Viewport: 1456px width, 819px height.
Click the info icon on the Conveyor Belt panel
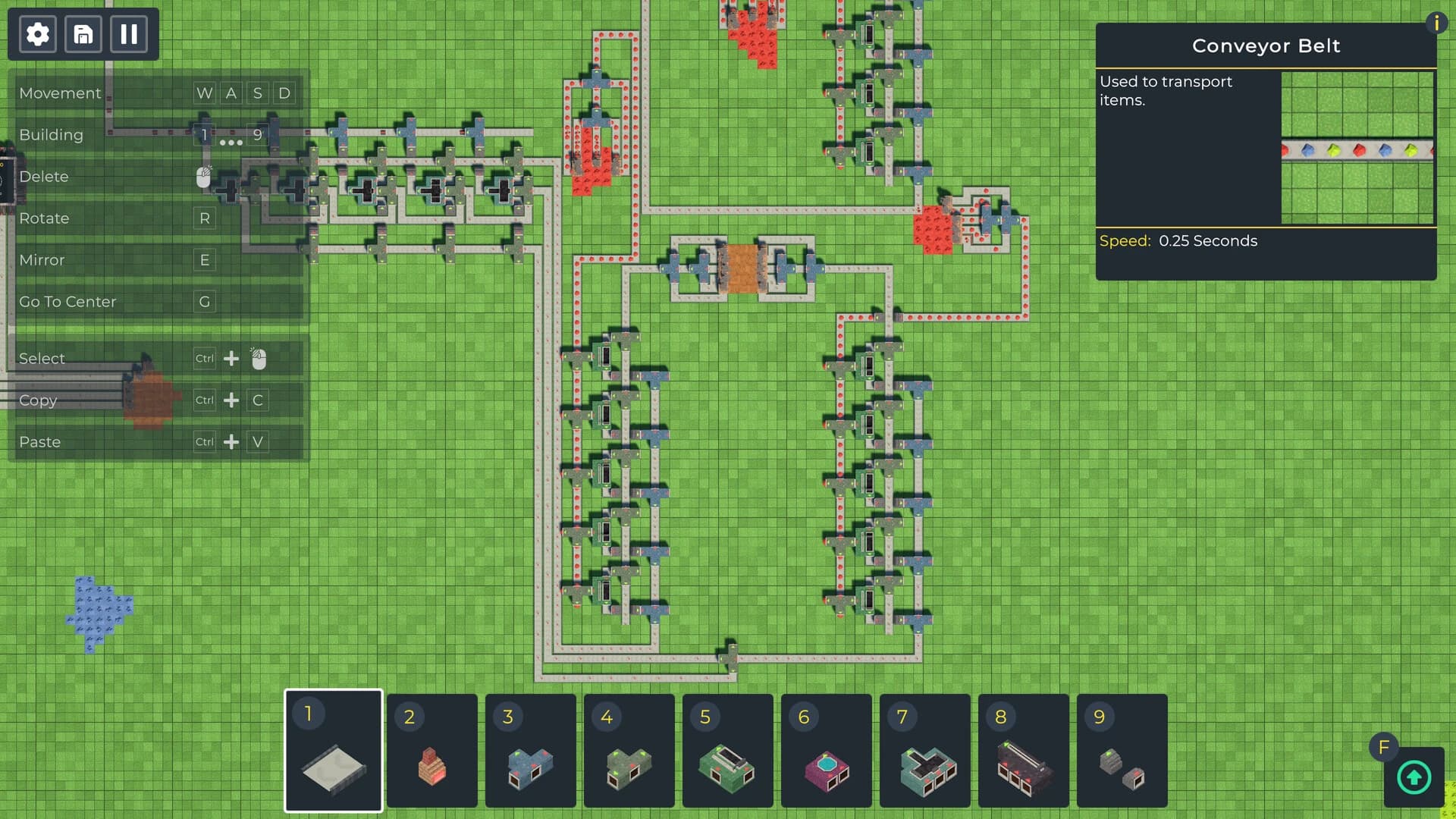coord(1437,24)
